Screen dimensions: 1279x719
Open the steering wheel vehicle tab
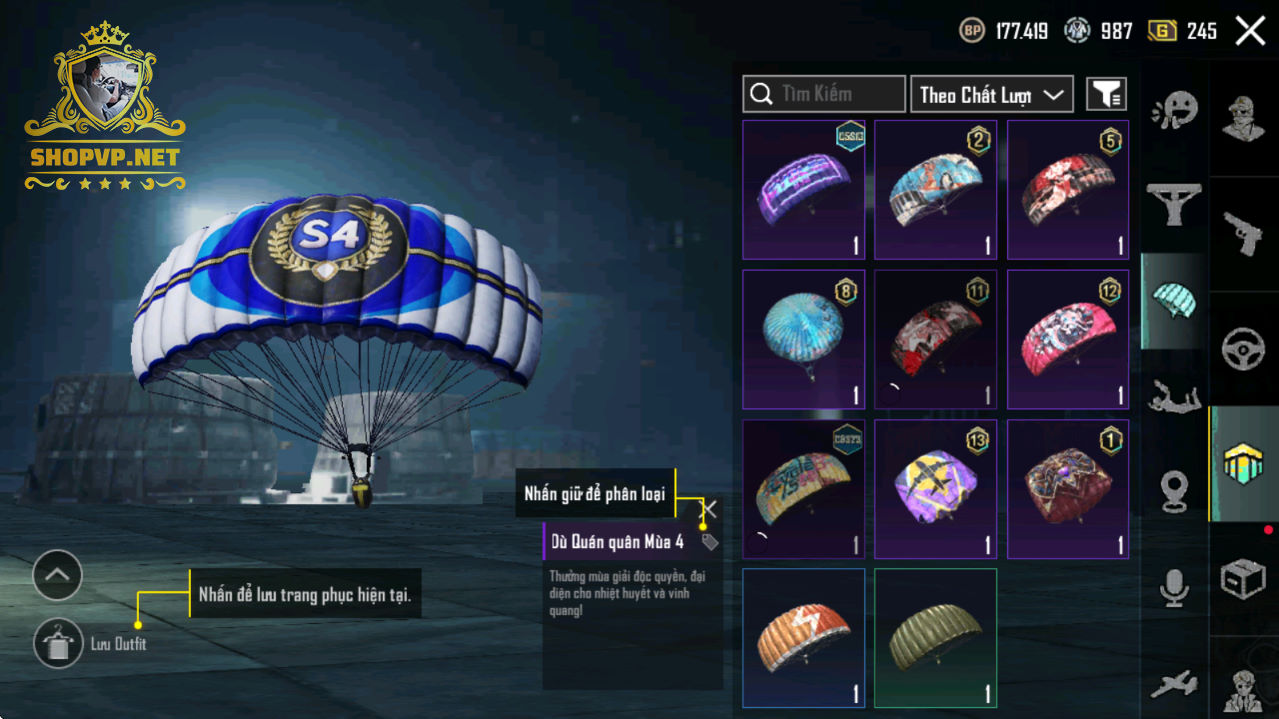click(x=1244, y=350)
